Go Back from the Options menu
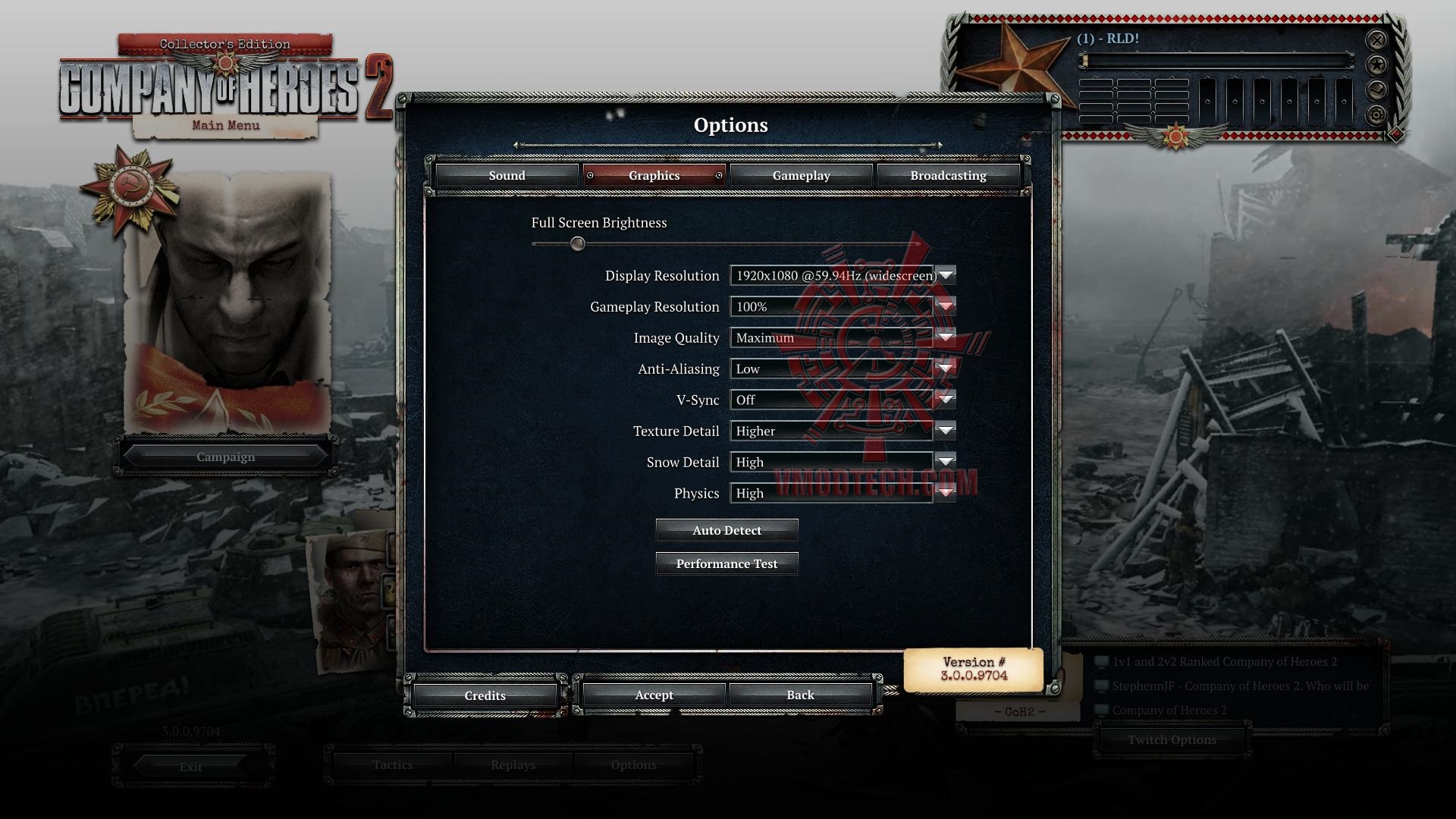The width and height of the screenshot is (1456, 819). pos(800,695)
